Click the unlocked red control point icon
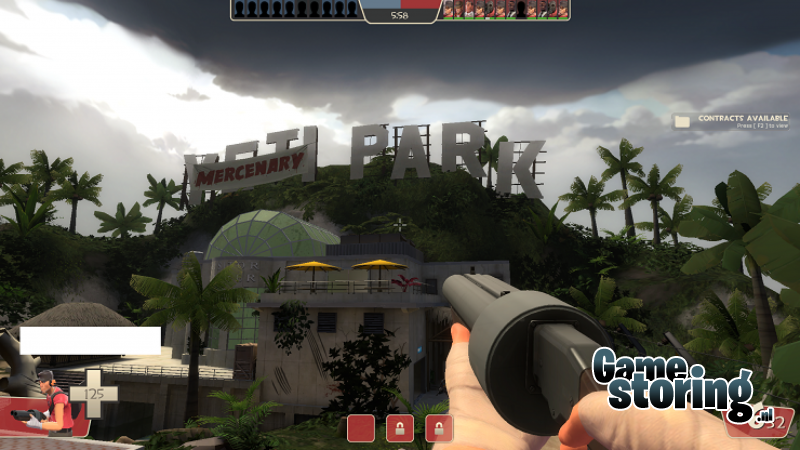The width and height of the screenshot is (800, 450). tap(361, 429)
